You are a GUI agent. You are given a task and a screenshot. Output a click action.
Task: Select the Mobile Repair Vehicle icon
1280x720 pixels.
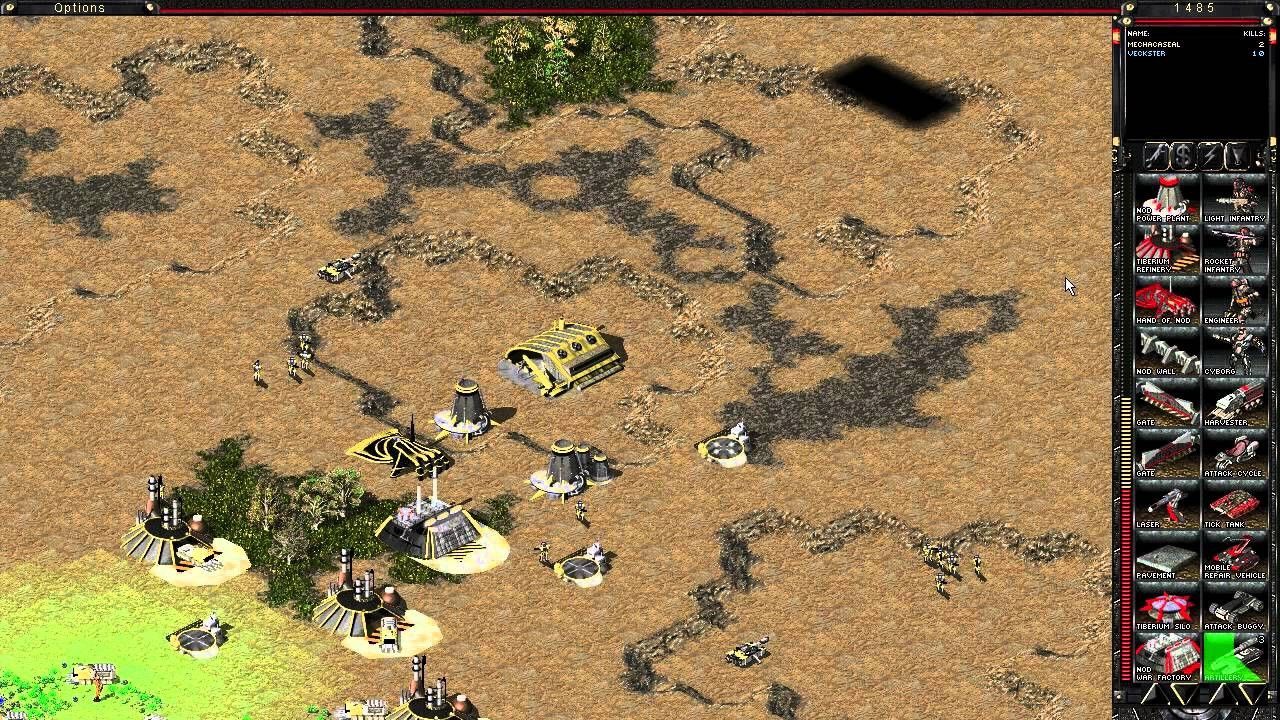(x=1236, y=553)
